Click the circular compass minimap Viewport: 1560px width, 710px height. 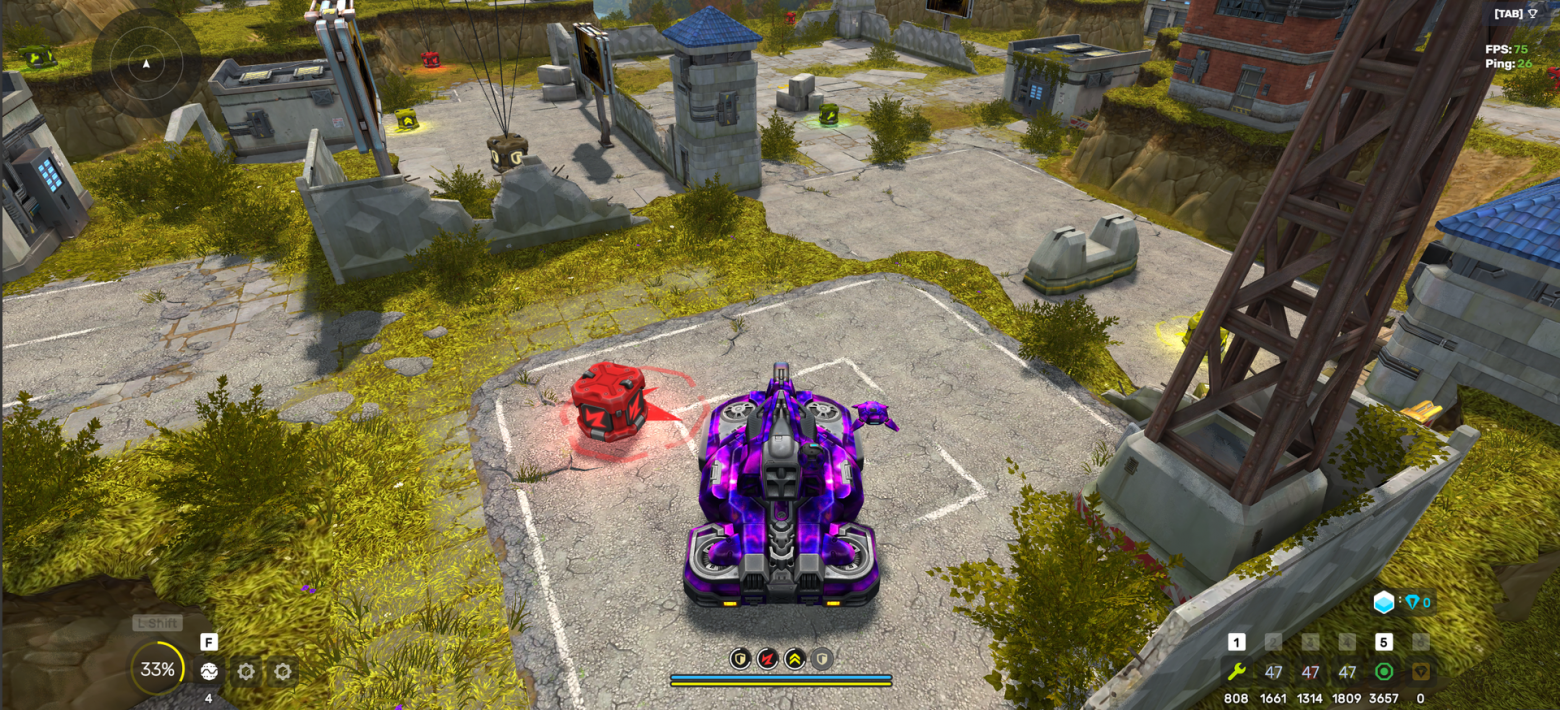point(146,63)
